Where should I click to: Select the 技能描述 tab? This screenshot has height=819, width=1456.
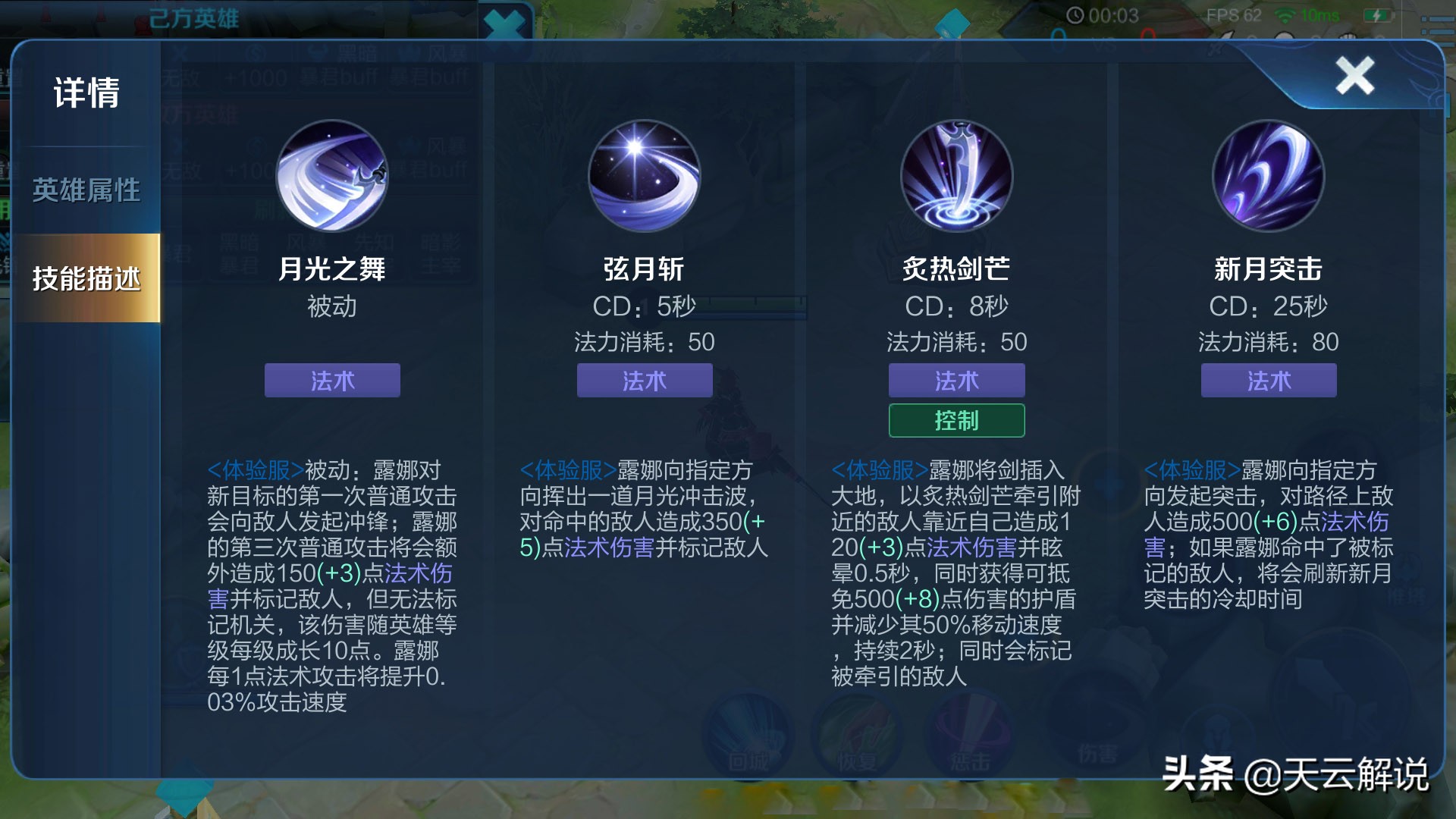point(86,279)
